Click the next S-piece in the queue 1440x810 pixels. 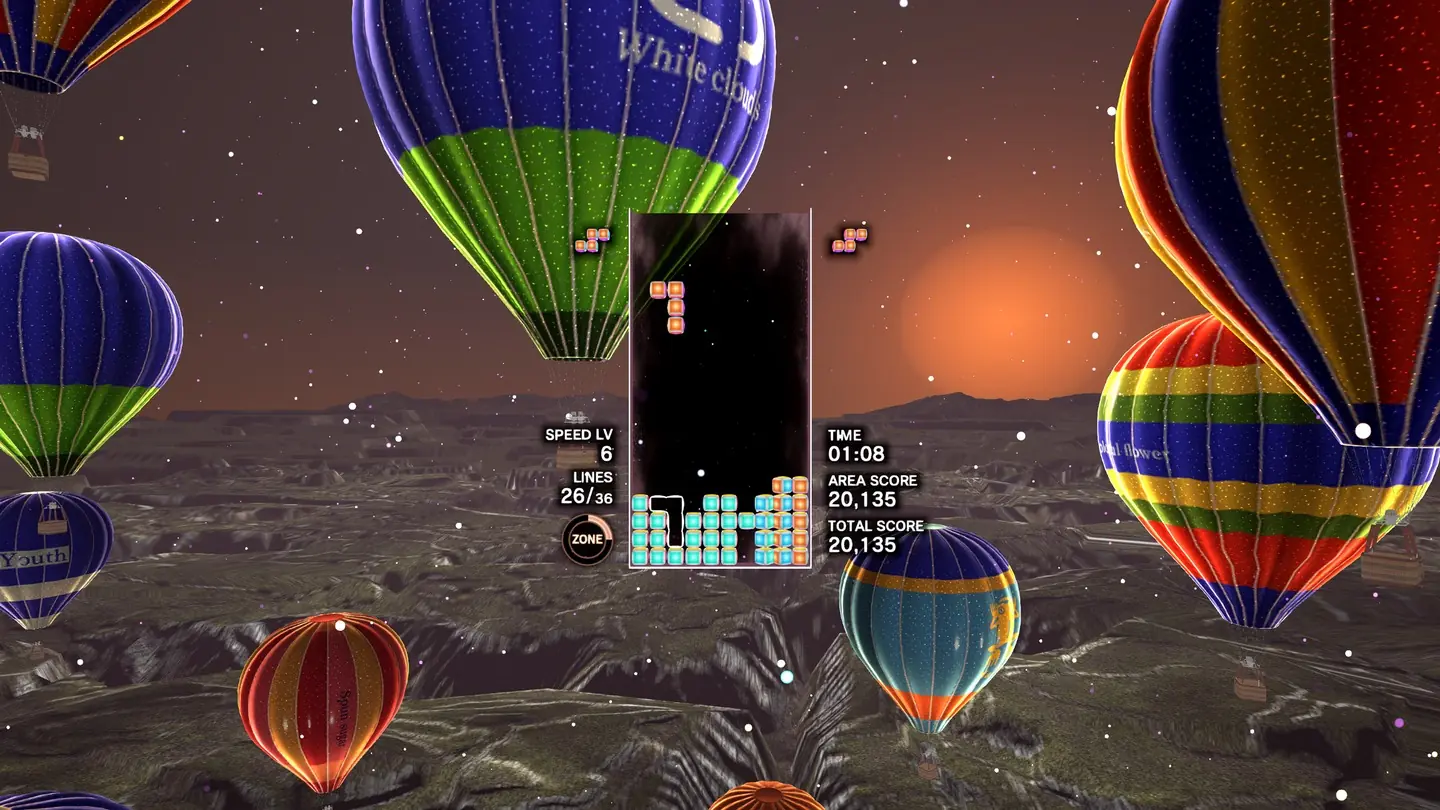(x=849, y=240)
